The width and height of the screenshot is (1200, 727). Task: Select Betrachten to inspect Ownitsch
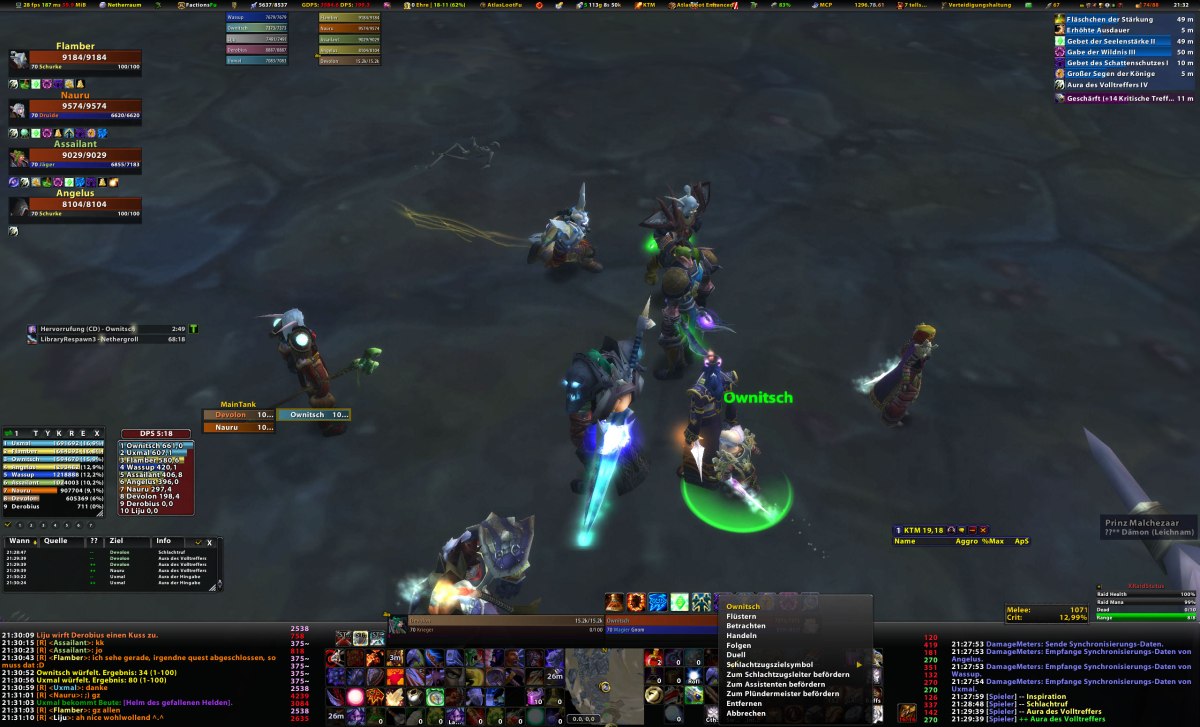pyautogui.click(x=746, y=626)
